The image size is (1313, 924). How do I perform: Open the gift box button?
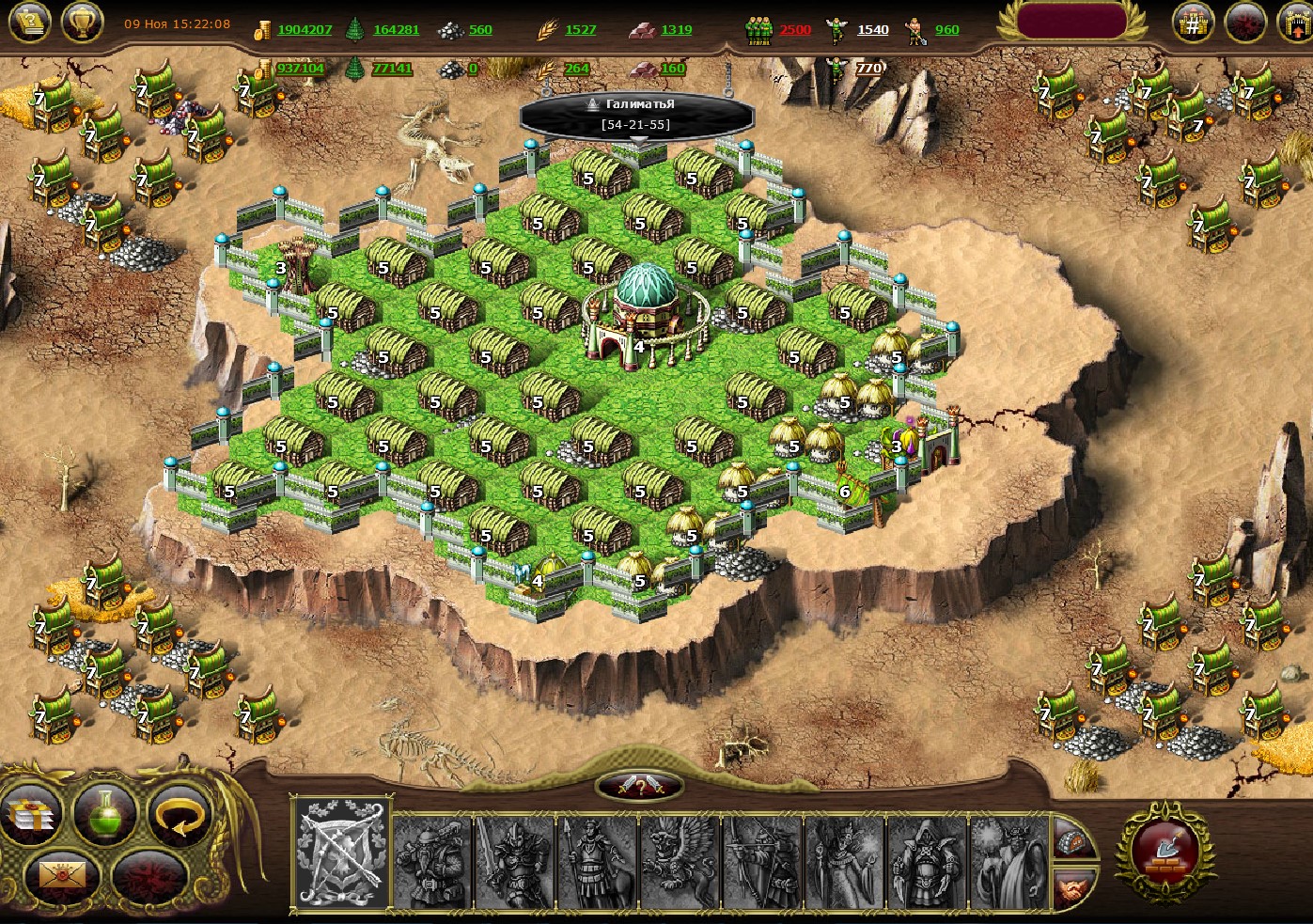pyautogui.click(x=30, y=816)
